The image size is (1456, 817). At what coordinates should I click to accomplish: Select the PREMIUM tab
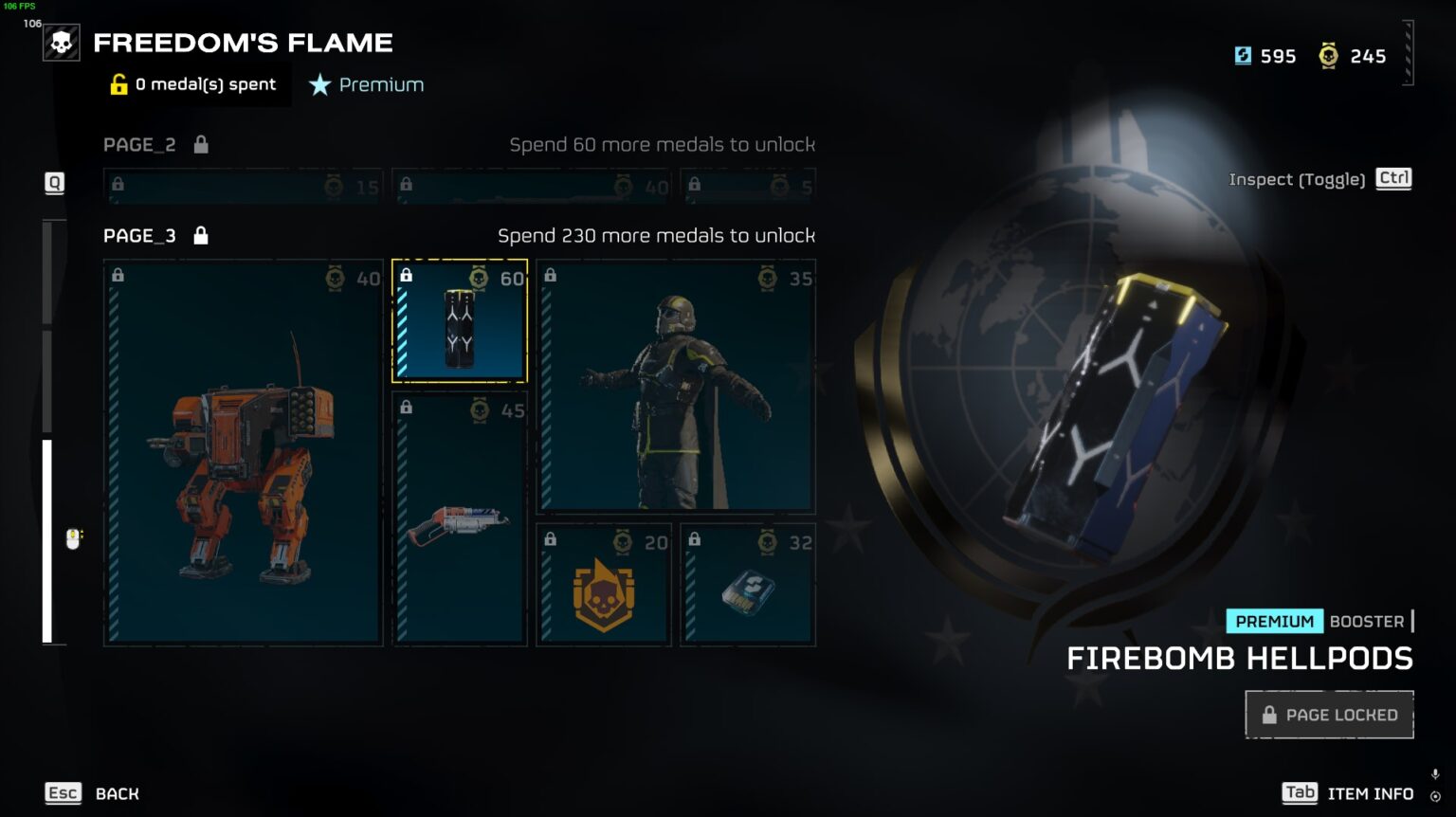click(x=1274, y=621)
